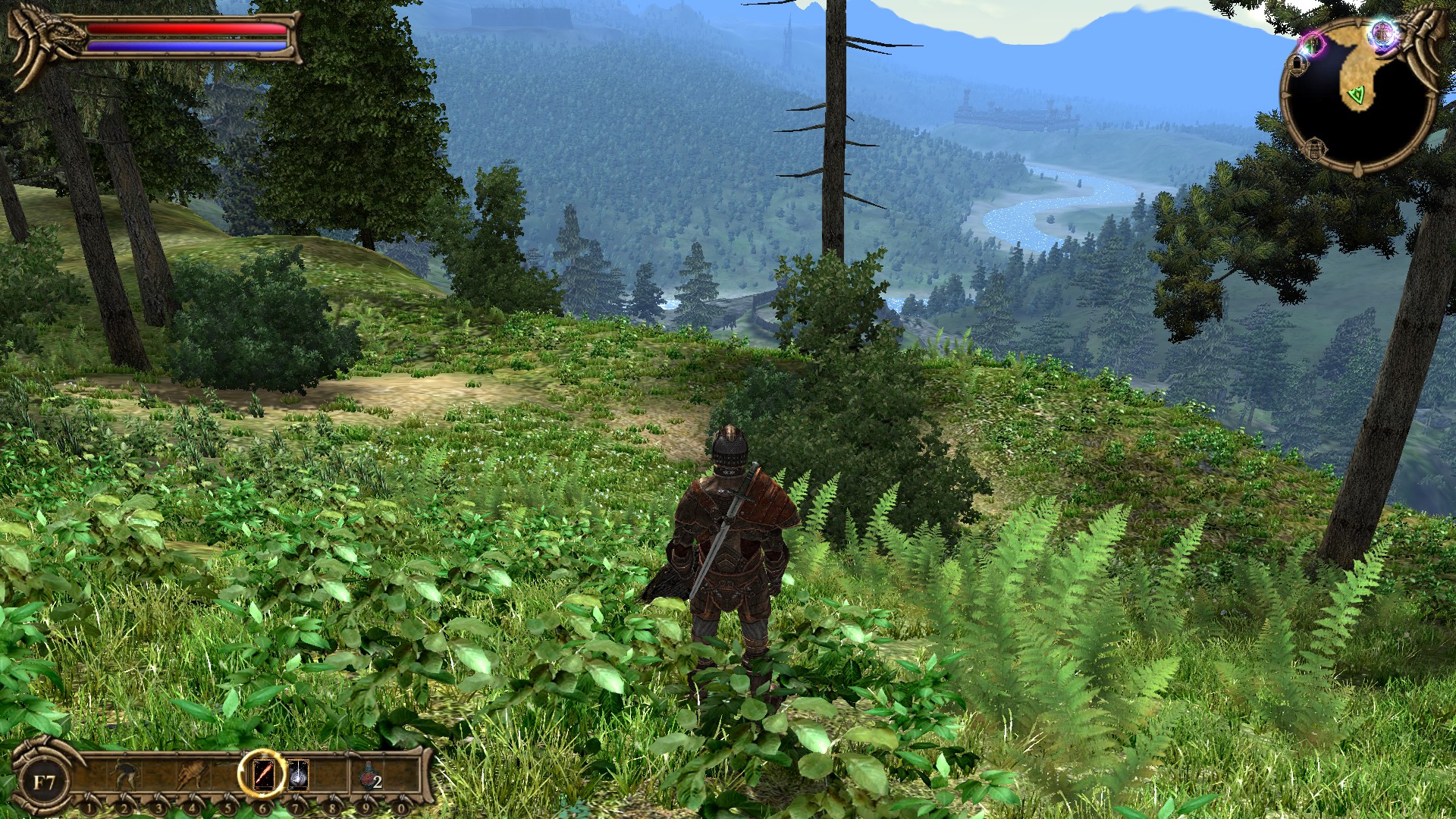
Task: Click the green player arrow on the minimap
Action: point(1357,94)
